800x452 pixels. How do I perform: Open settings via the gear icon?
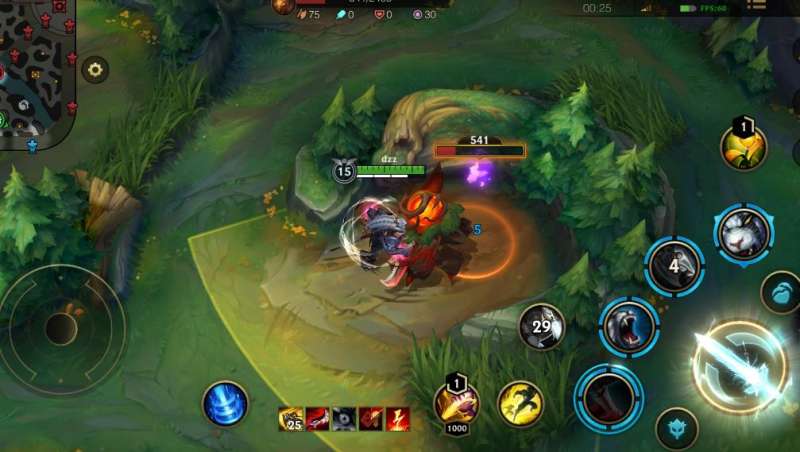[95, 69]
